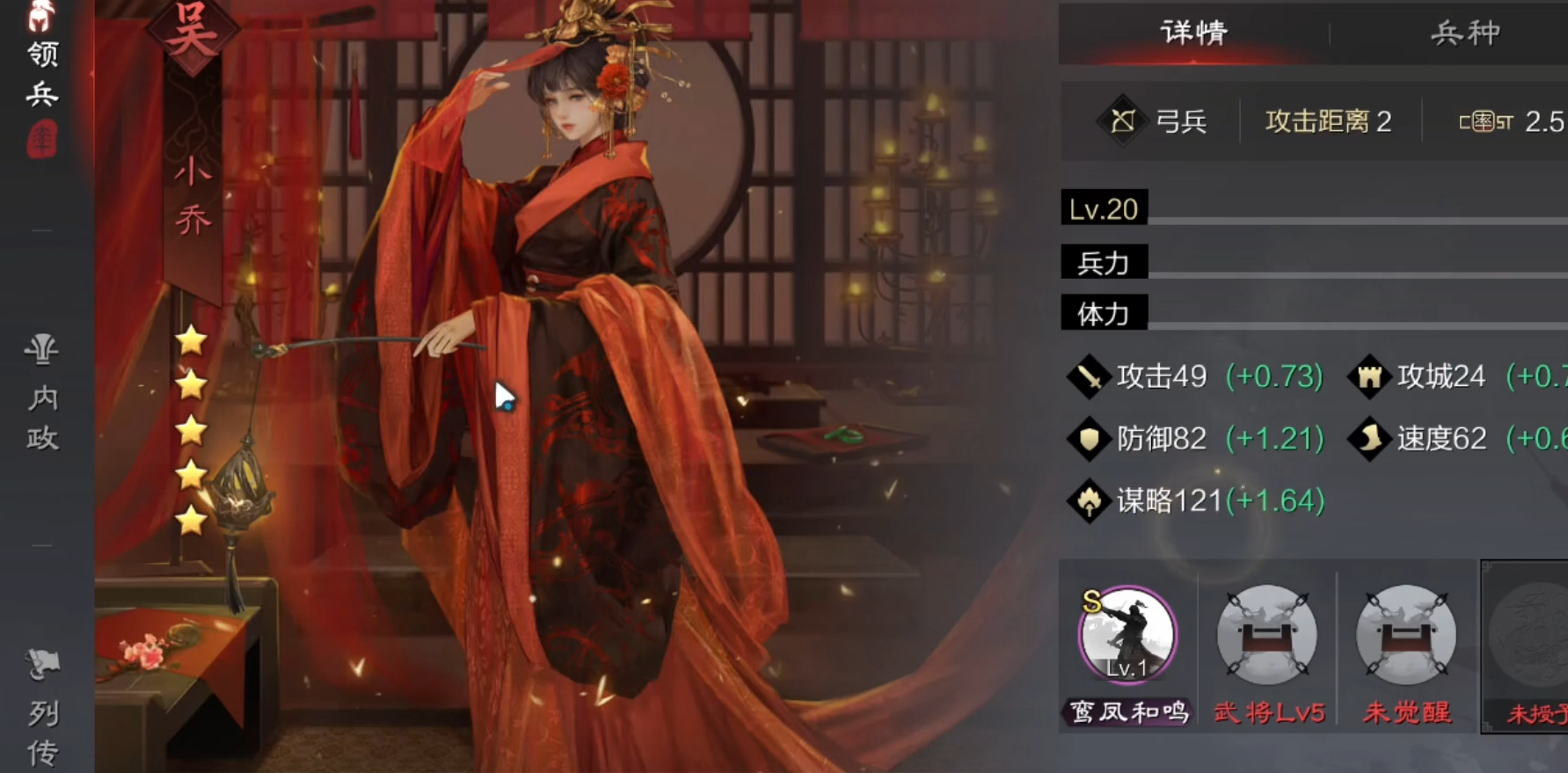Select the locked 武将Lv5 skill slot
This screenshot has width=1568, height=773.
[1266, 635]
